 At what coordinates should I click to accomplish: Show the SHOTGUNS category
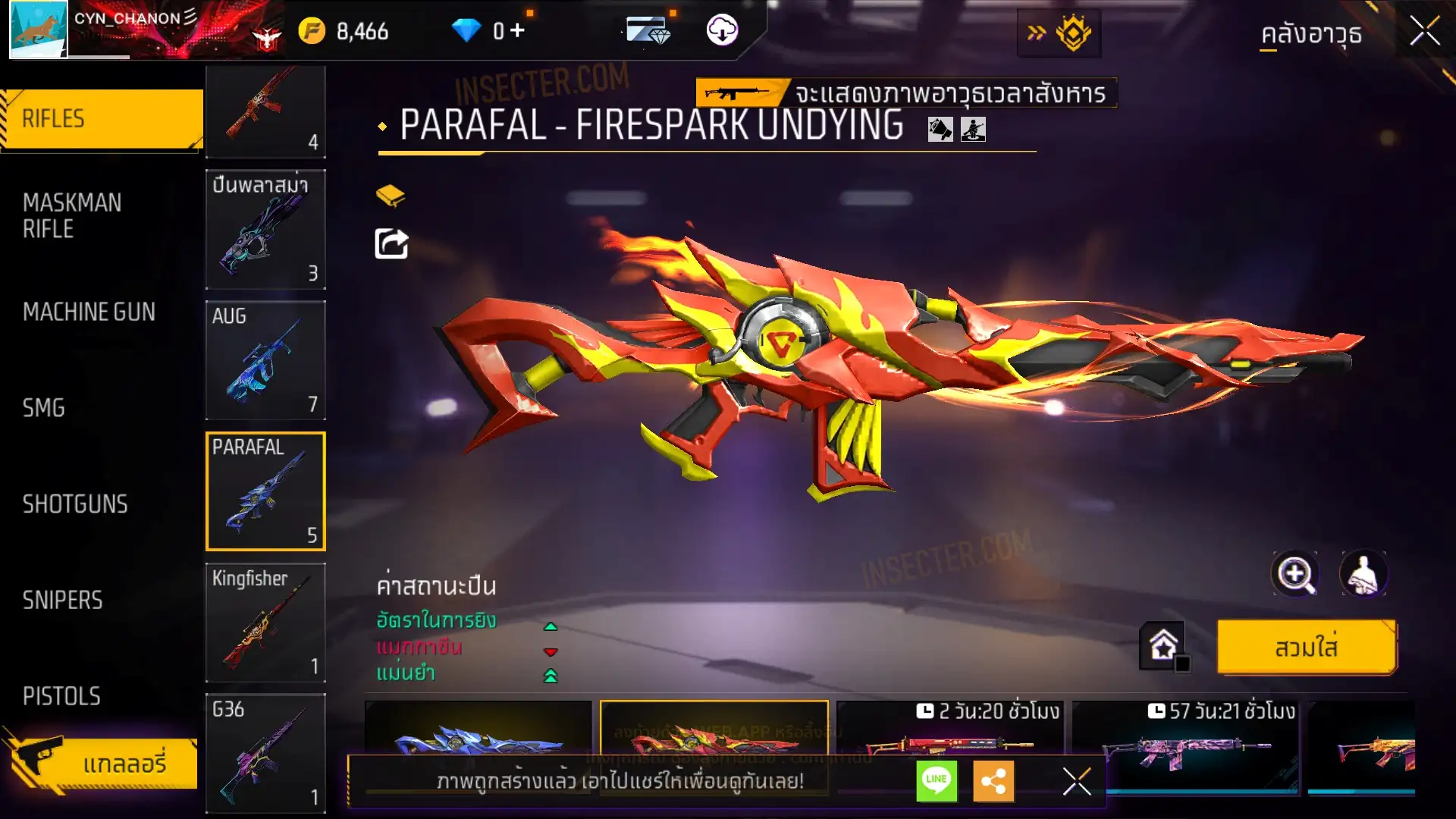click(x=75, y=504)
